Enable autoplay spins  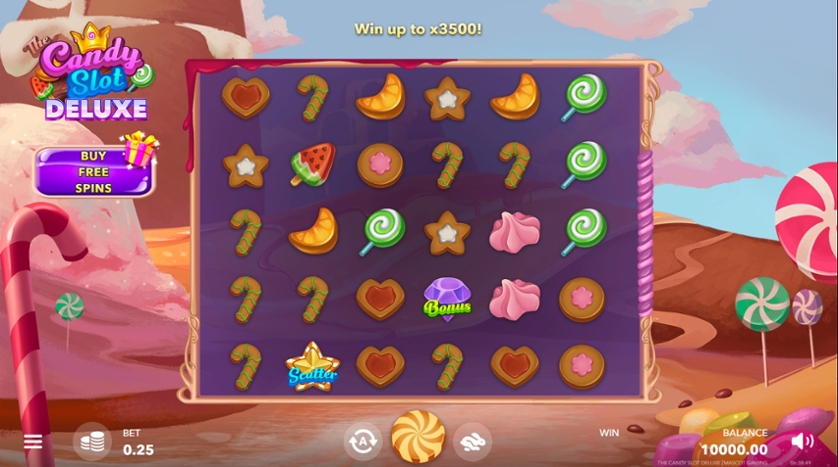pyautogui.click(x=362, y=440)
